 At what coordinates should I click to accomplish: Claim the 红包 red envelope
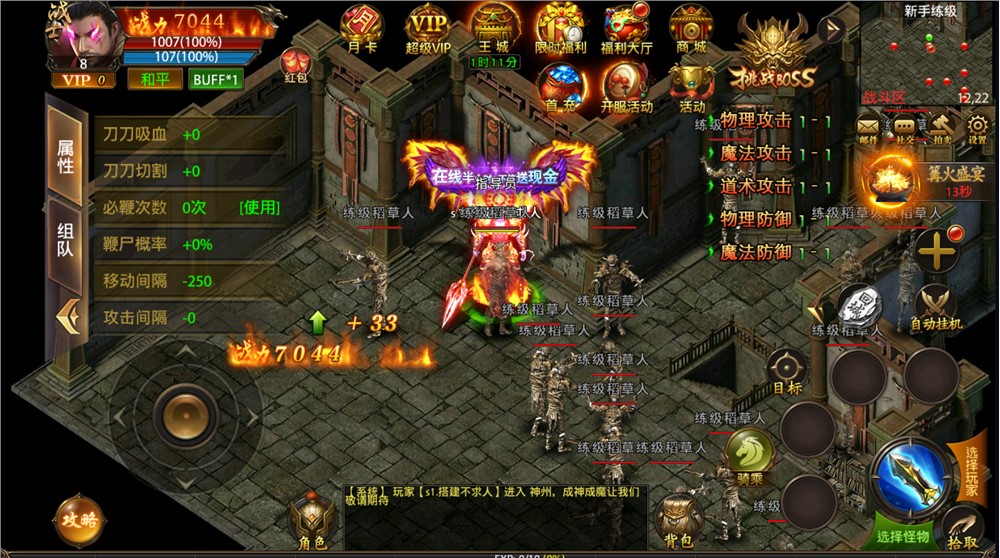pos(295,63)
